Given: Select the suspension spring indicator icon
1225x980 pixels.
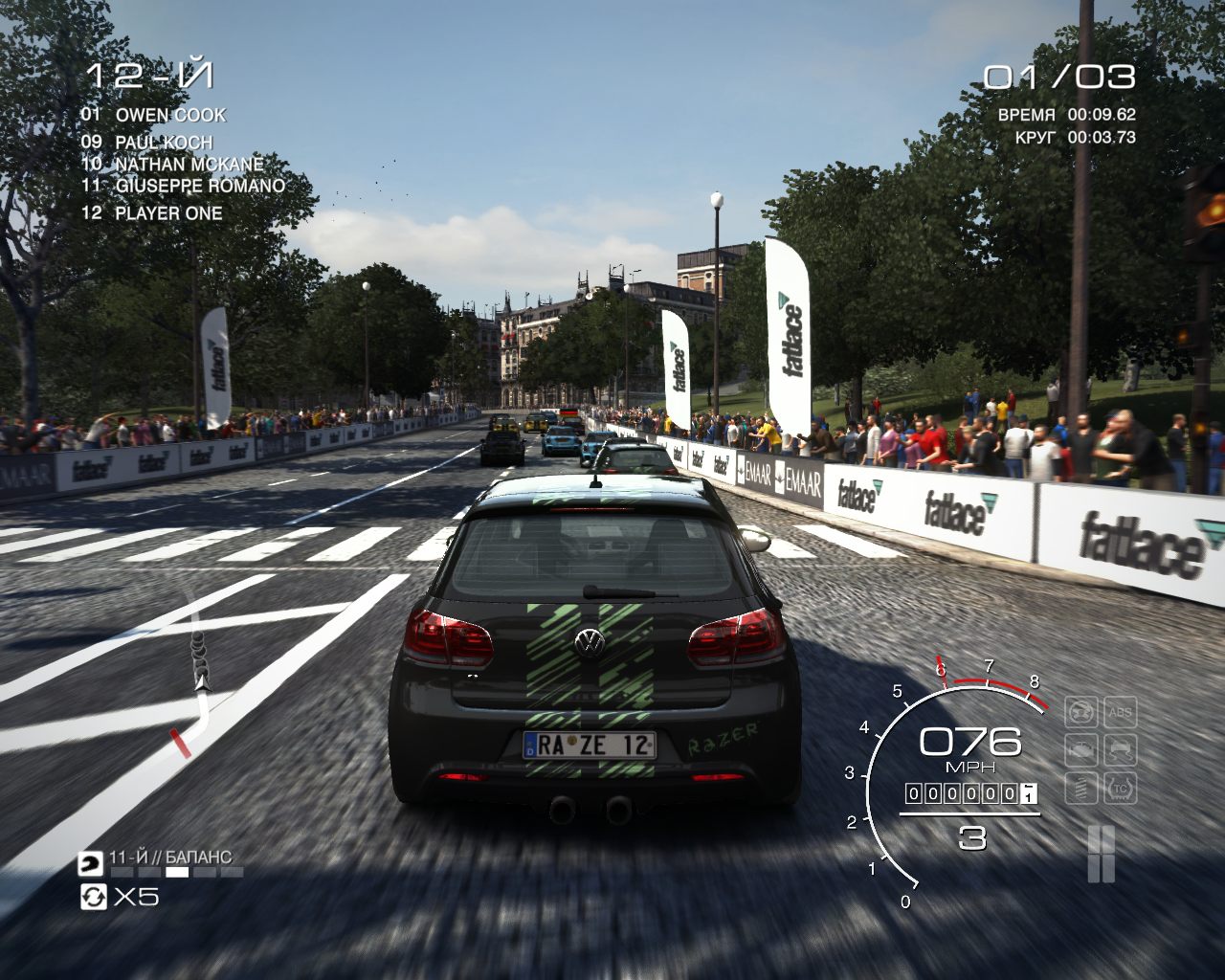Looking at the screenshot, I should click(x=1081, y=788).
